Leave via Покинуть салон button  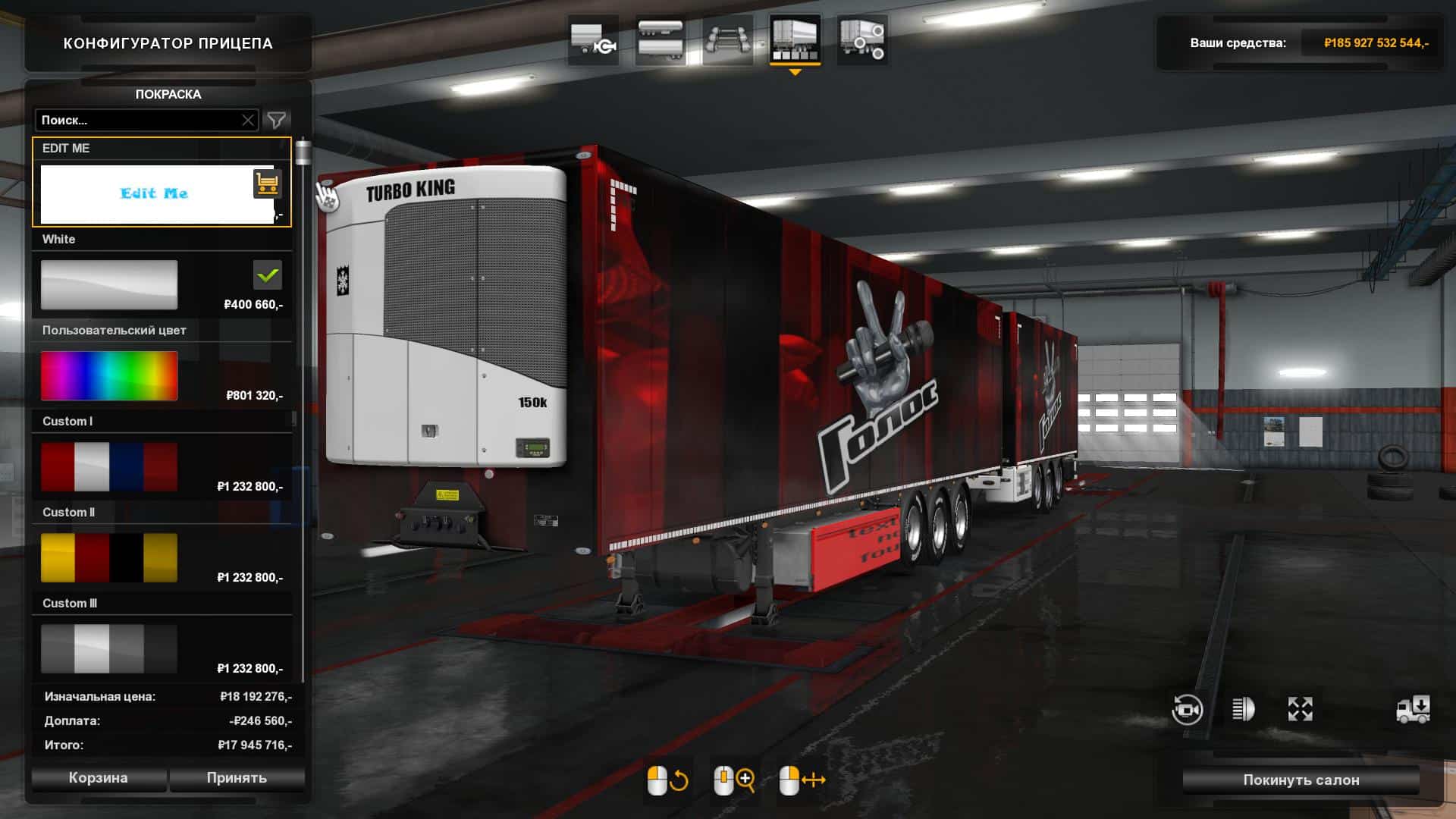1301,780
